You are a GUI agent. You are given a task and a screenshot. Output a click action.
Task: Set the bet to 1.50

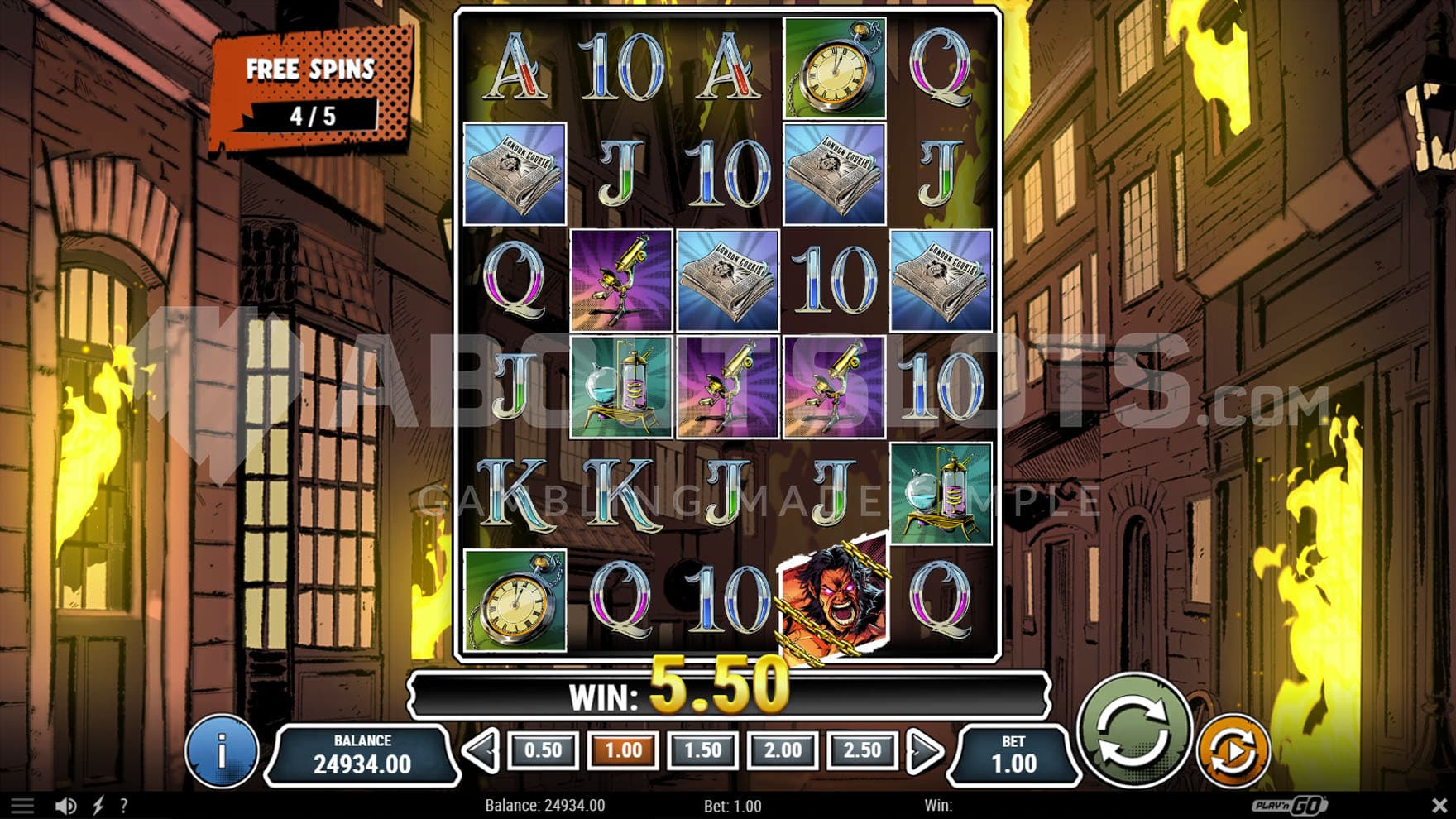click(x=702, y=750)
